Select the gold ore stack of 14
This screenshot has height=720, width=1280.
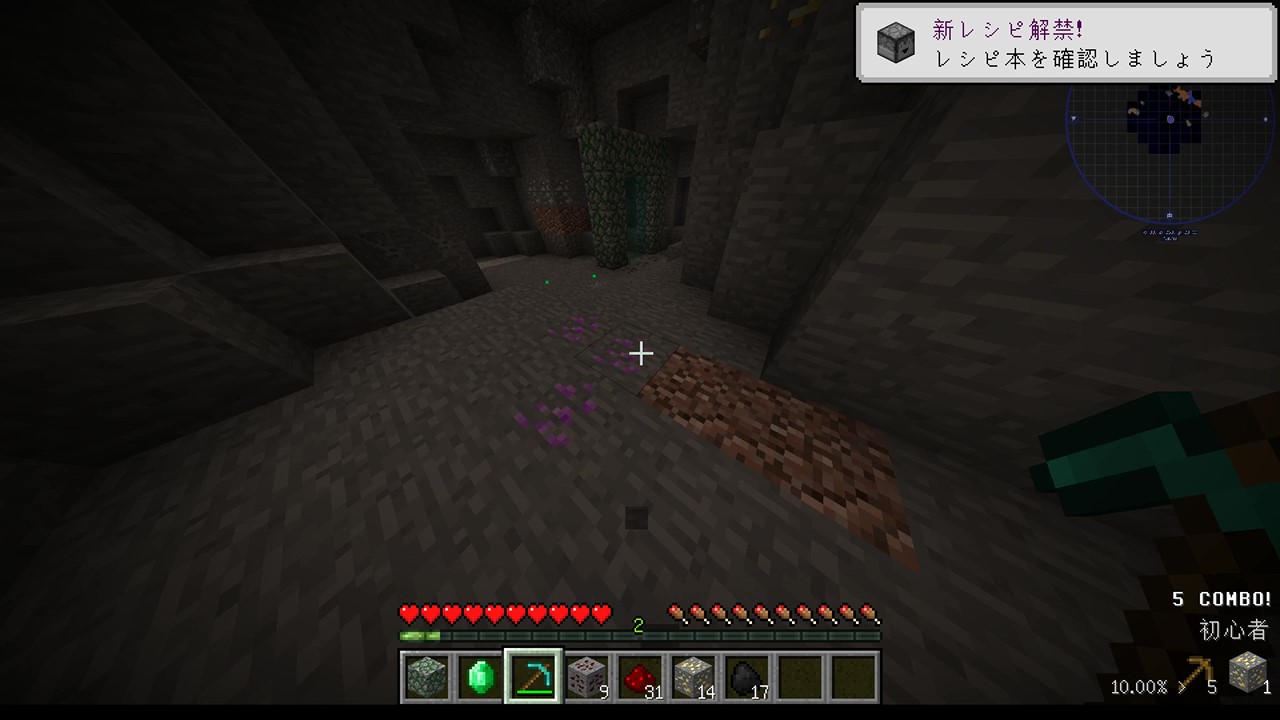[693, 677]
